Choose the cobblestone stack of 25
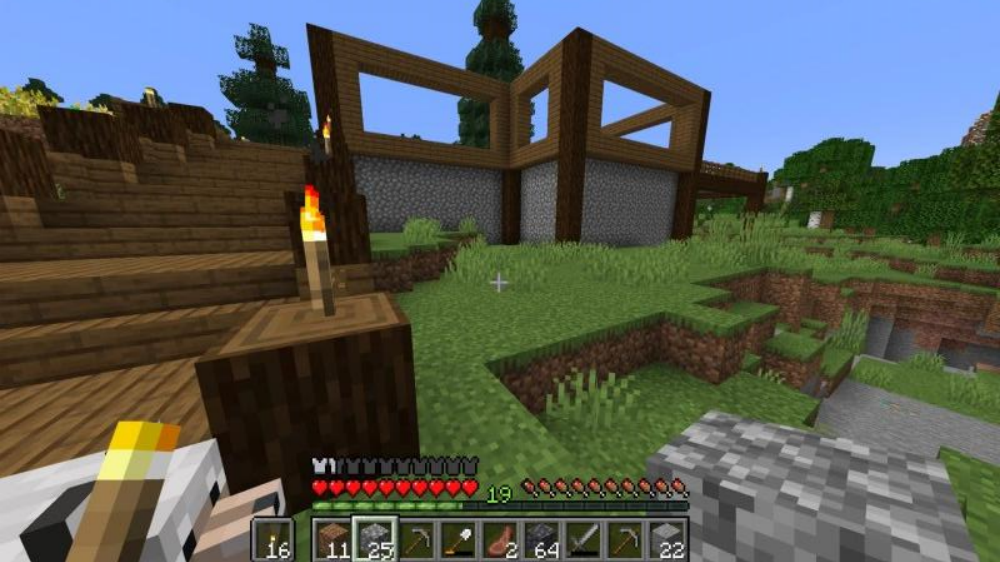The image size is (1000, 562). point(375,540)
